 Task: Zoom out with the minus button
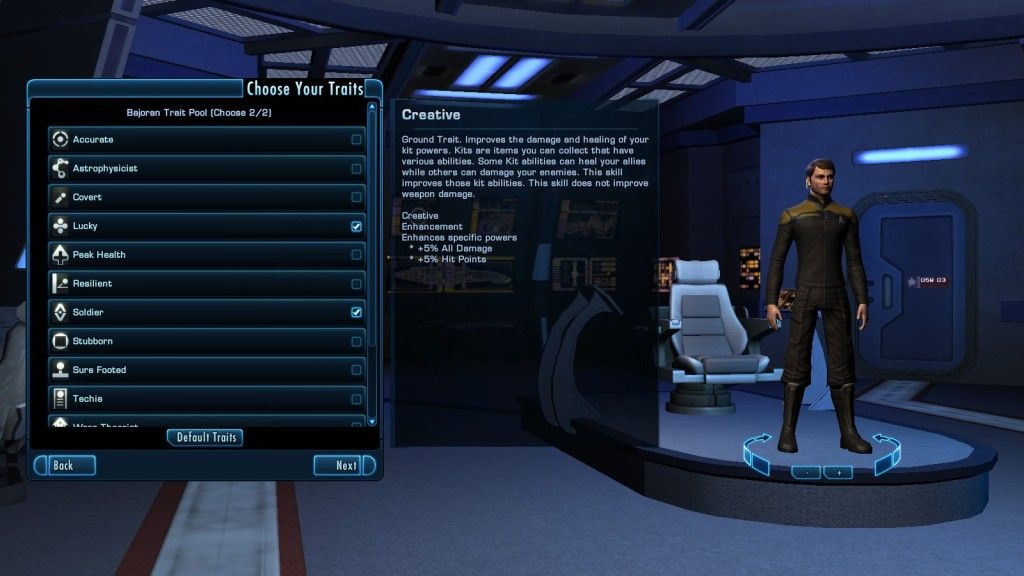pyautogui.click(x=805, y=472)
